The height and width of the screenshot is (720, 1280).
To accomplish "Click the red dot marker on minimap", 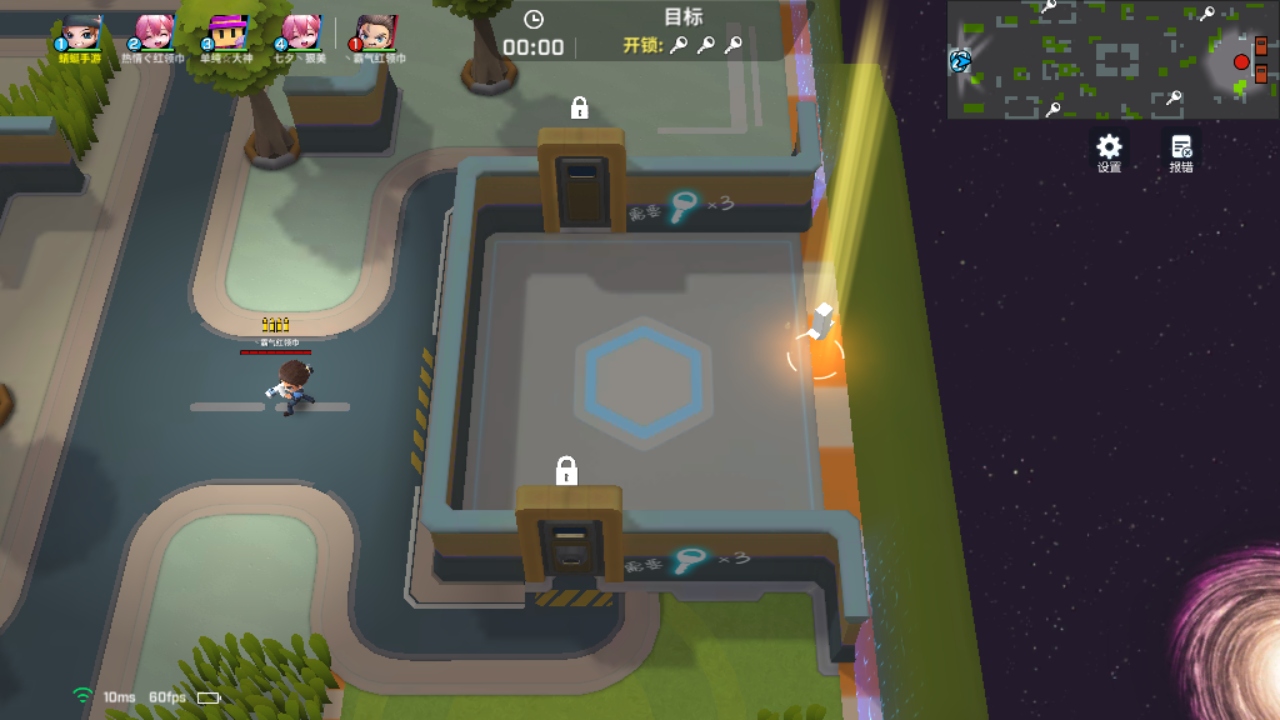I will point(1241,62).
